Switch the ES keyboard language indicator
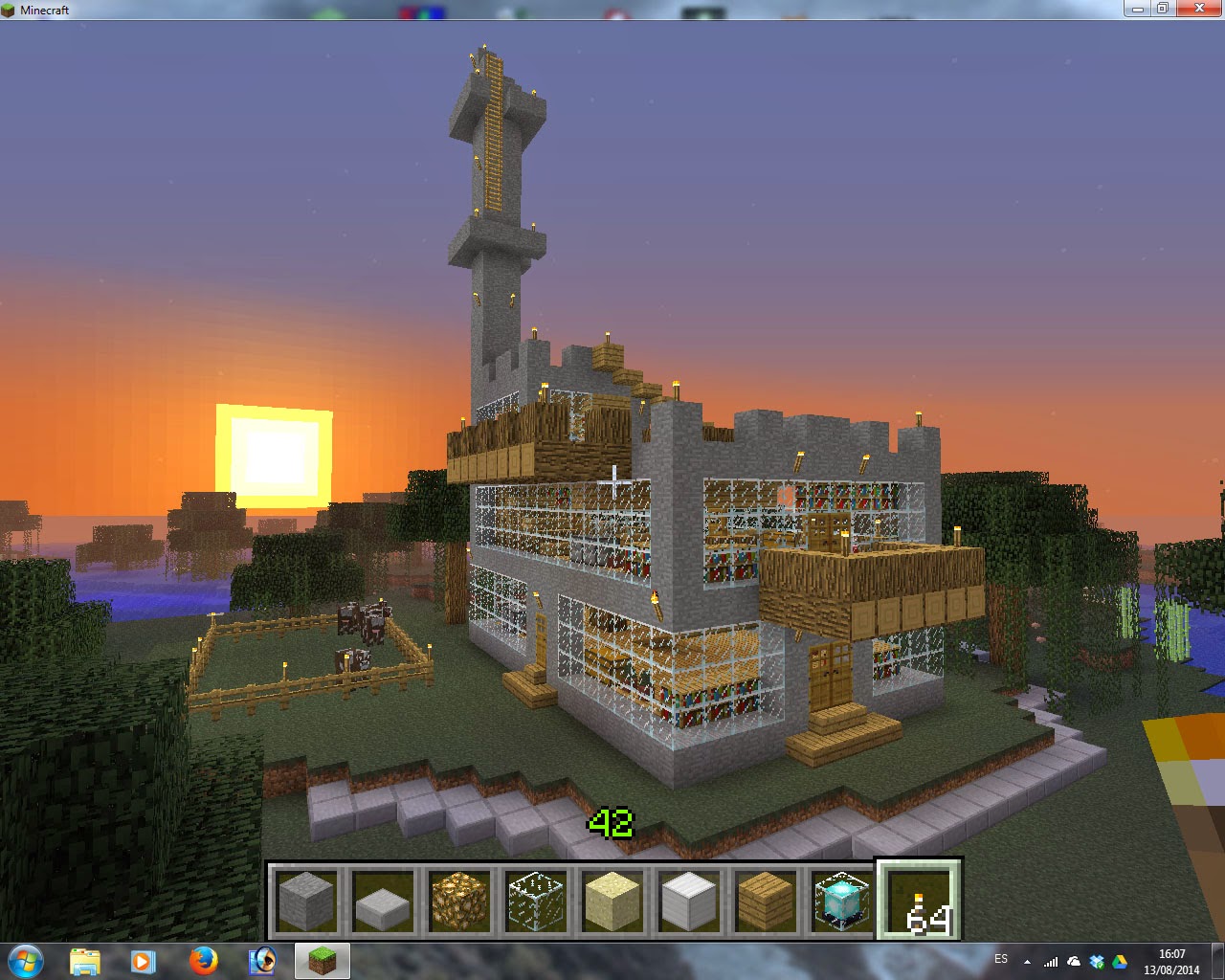Image resolution: width=1225 pixels, height=980 pixels. 1003,959
